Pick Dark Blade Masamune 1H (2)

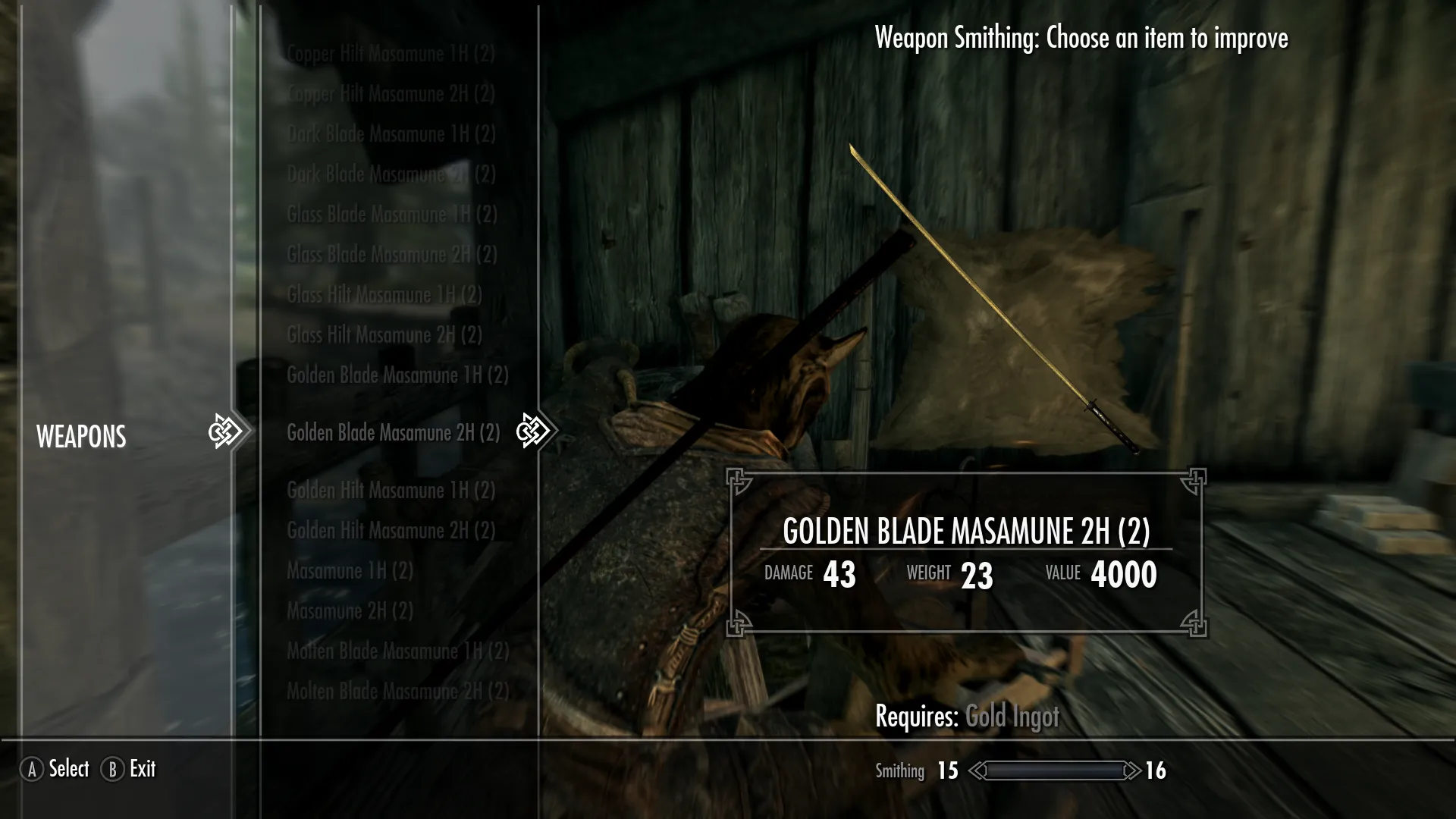391,134
